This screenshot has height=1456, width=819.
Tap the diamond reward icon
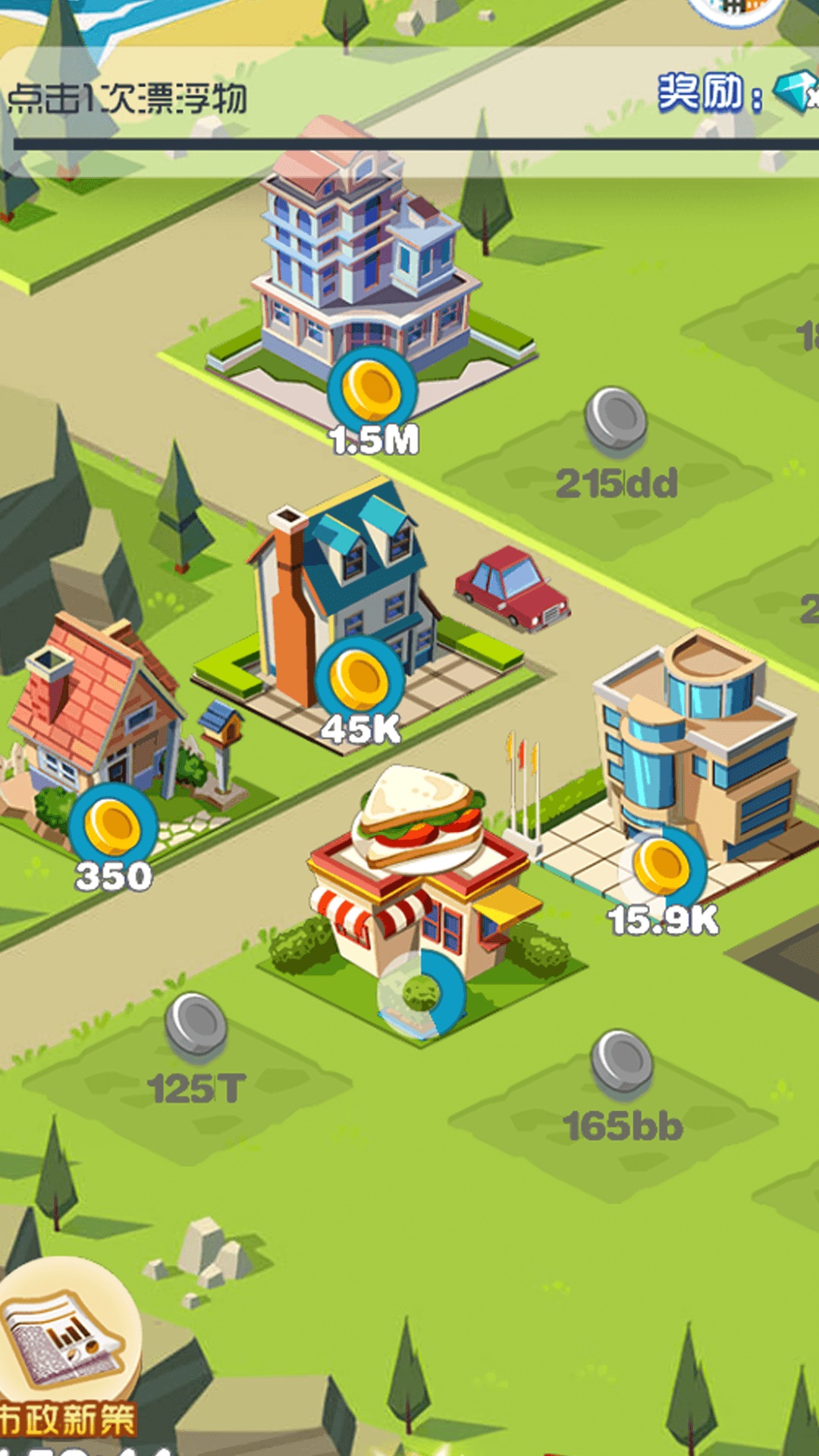(x=795, y=91)
